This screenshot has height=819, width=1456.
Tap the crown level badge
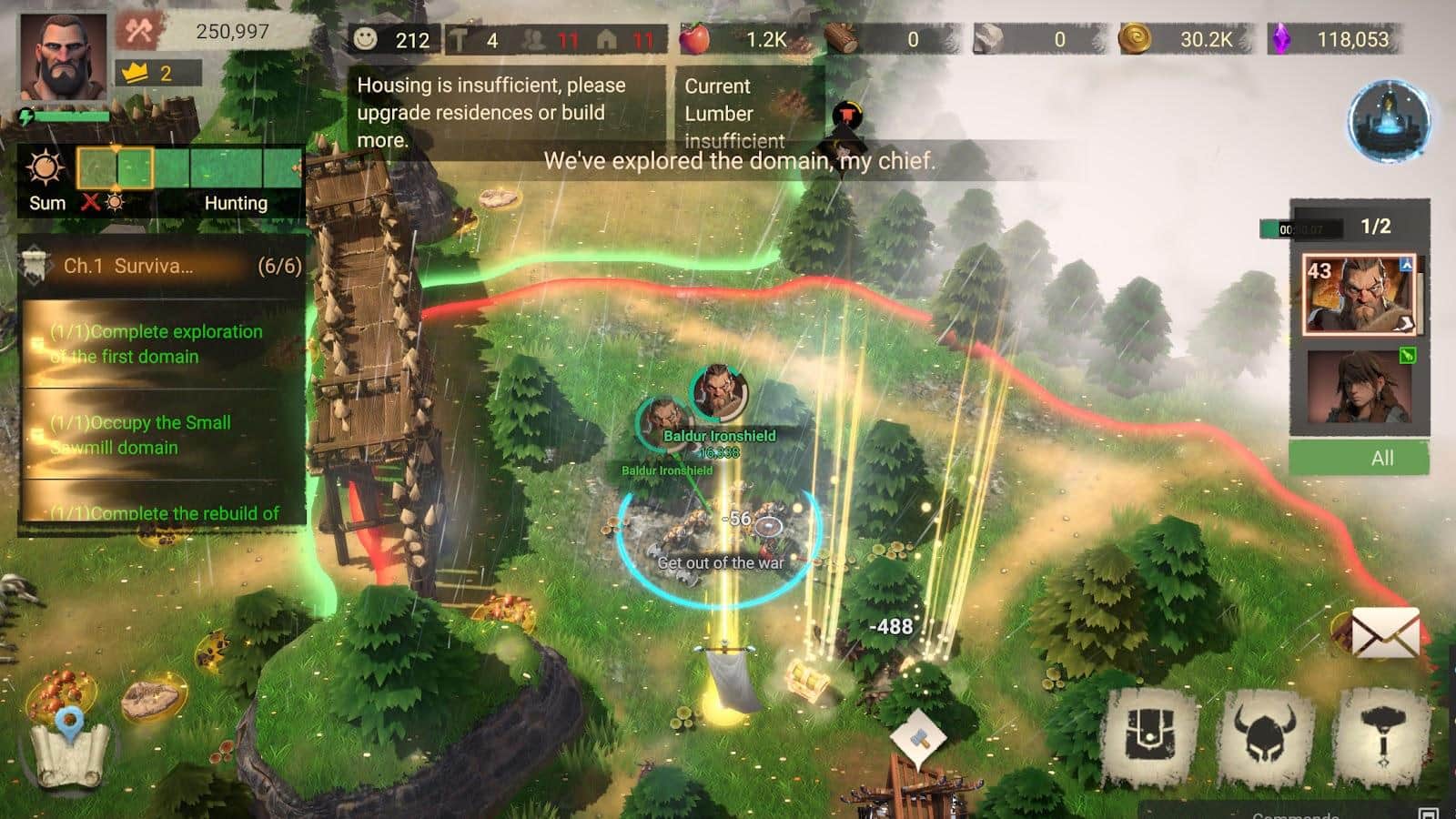click(157, 73)
